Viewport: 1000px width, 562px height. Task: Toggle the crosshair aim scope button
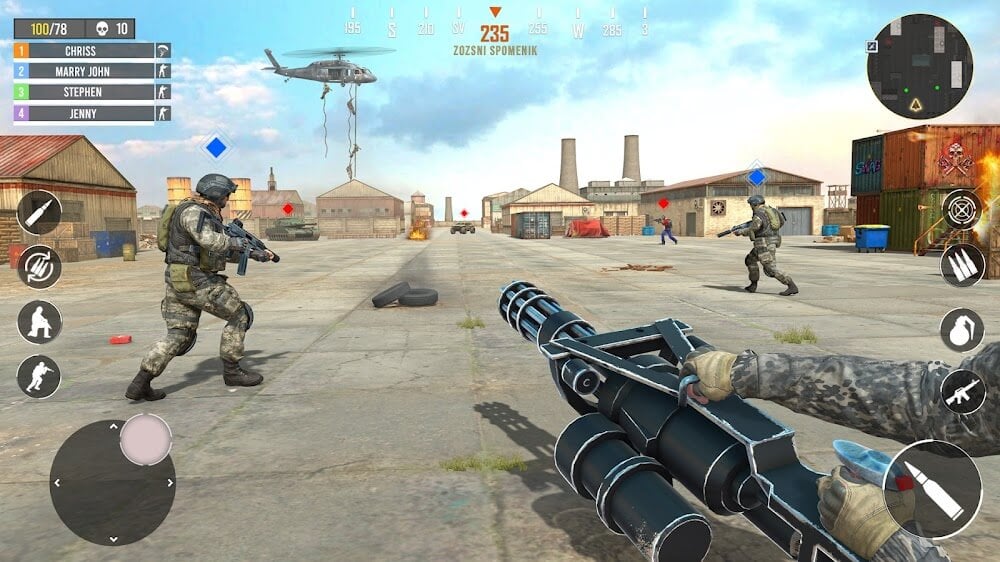962,210
